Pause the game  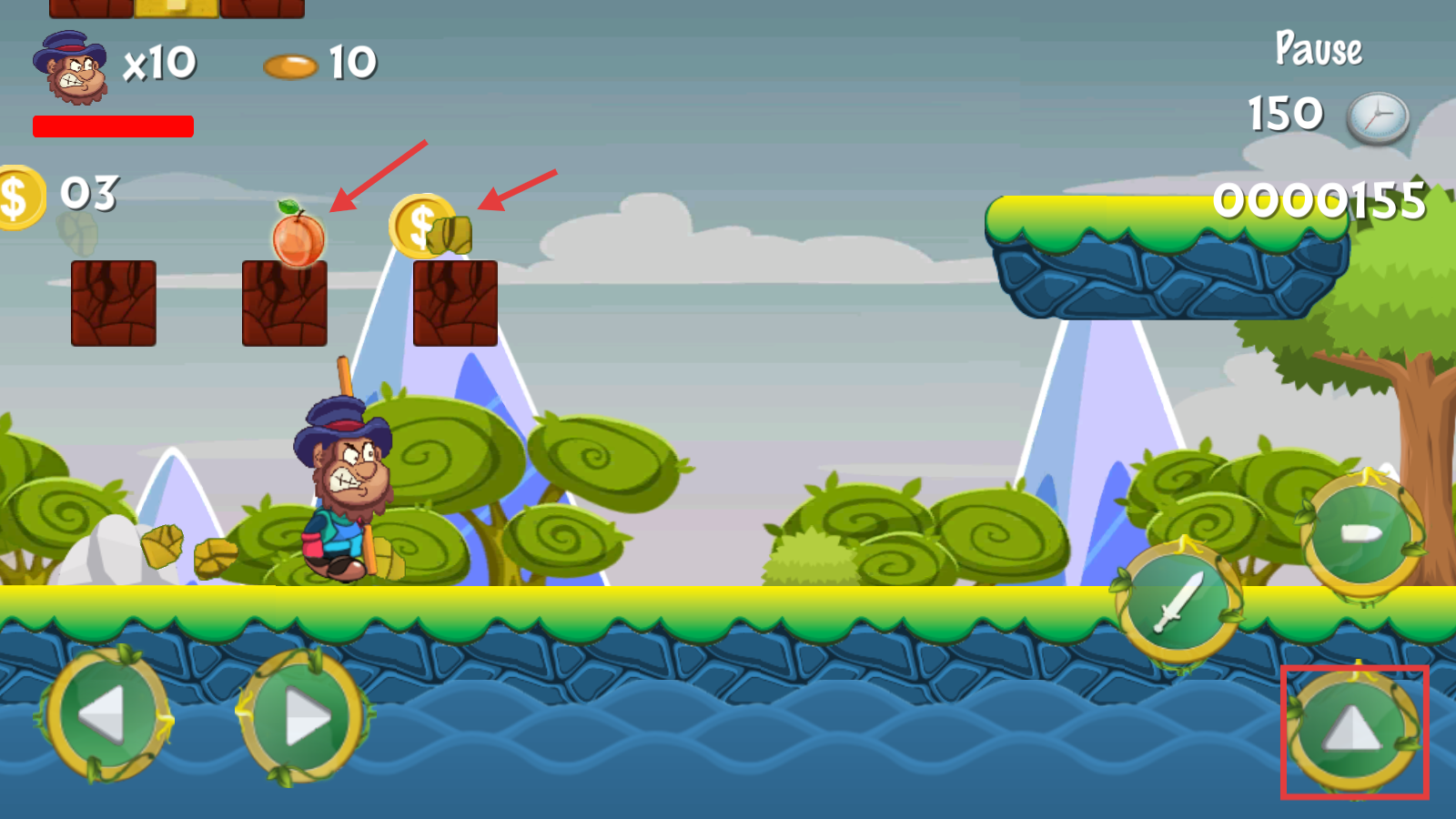(1319, 48)
